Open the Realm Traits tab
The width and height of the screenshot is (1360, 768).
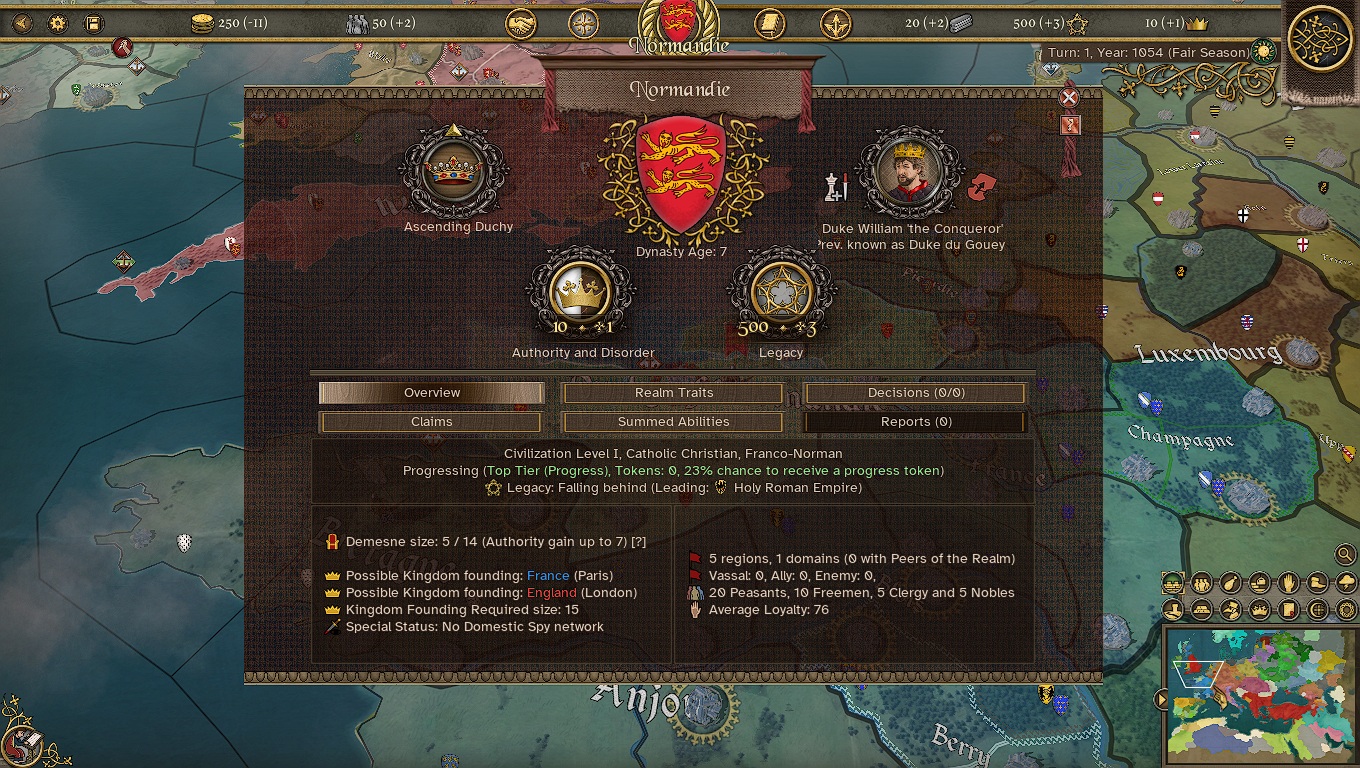coord(674,393)
